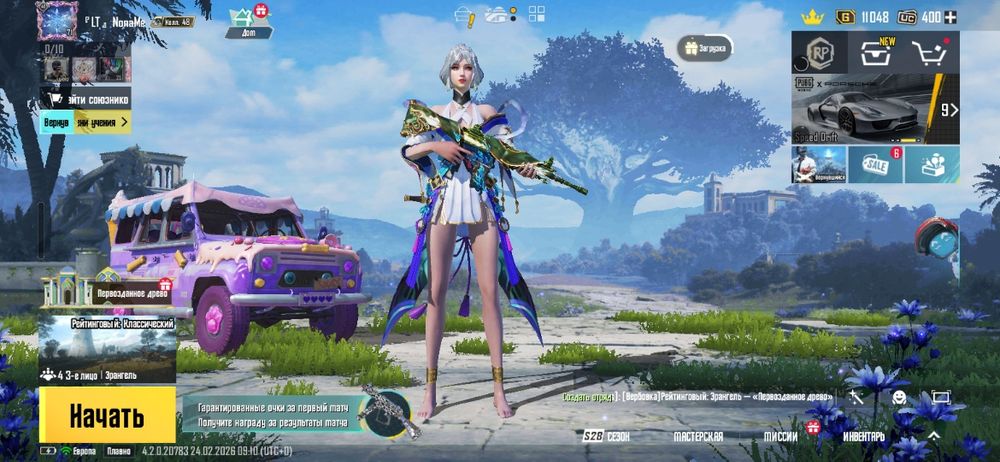
Task: Click the Загрузка download button
Action: (706, 47)
